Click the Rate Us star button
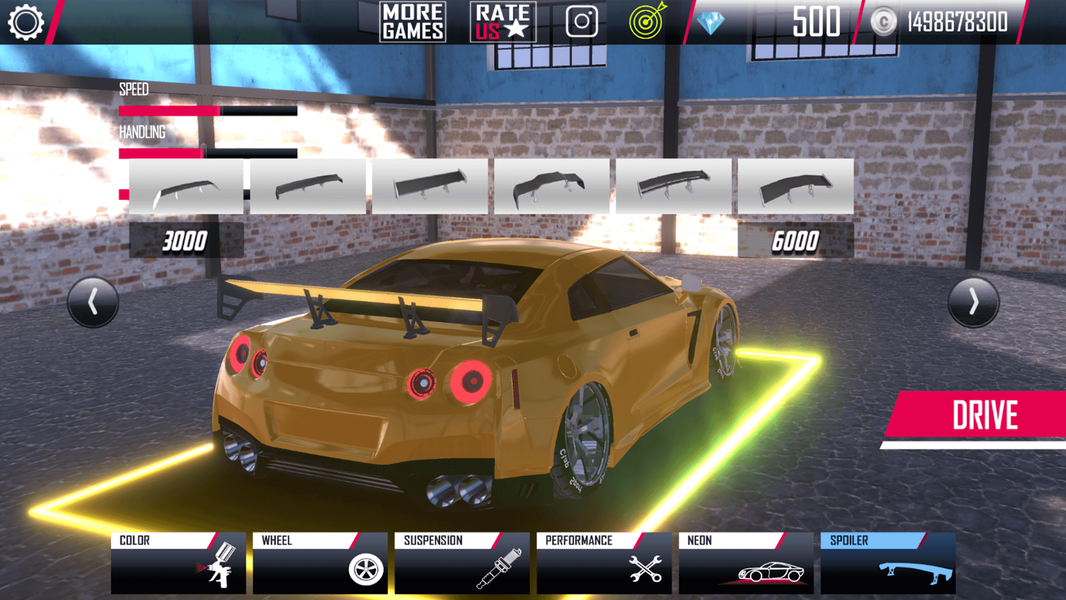The height and width of the screenshot is (600, 1066). click(503, 22)
